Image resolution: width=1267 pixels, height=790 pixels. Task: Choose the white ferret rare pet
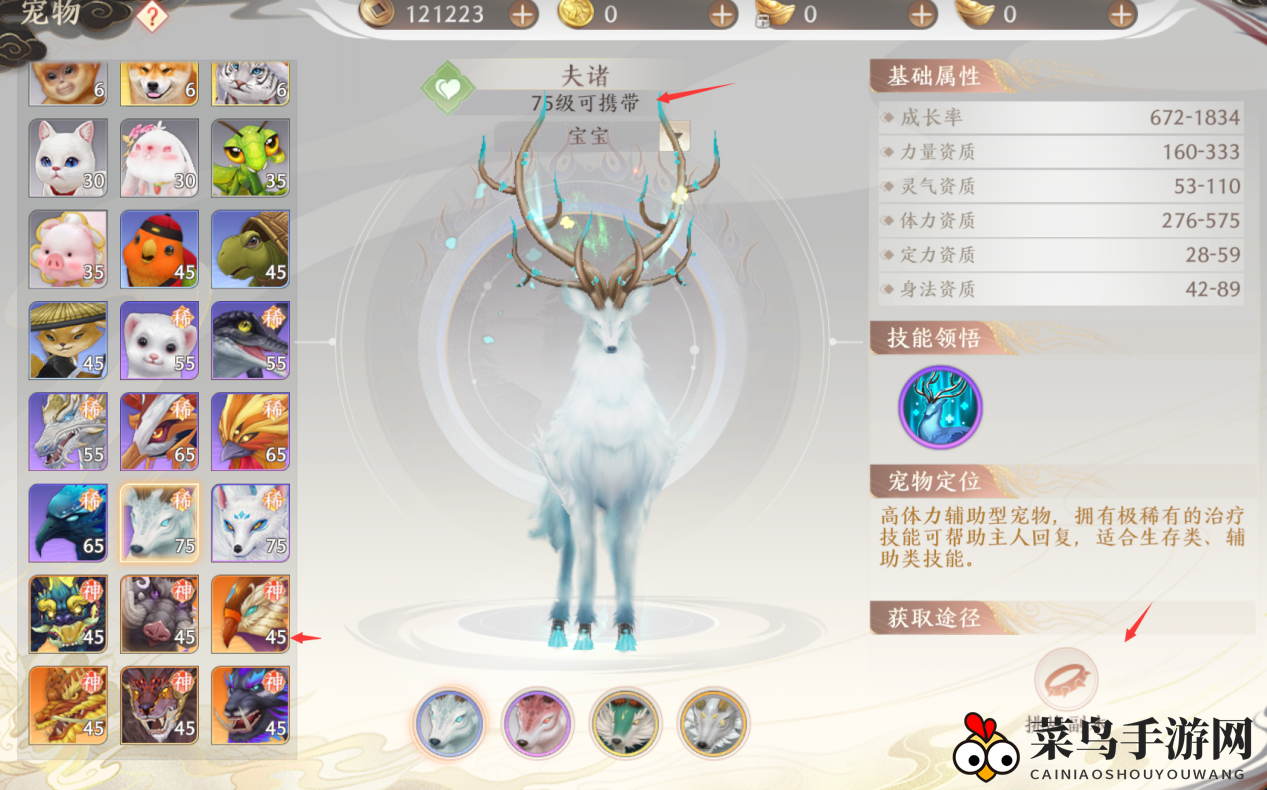pos(159,340)
